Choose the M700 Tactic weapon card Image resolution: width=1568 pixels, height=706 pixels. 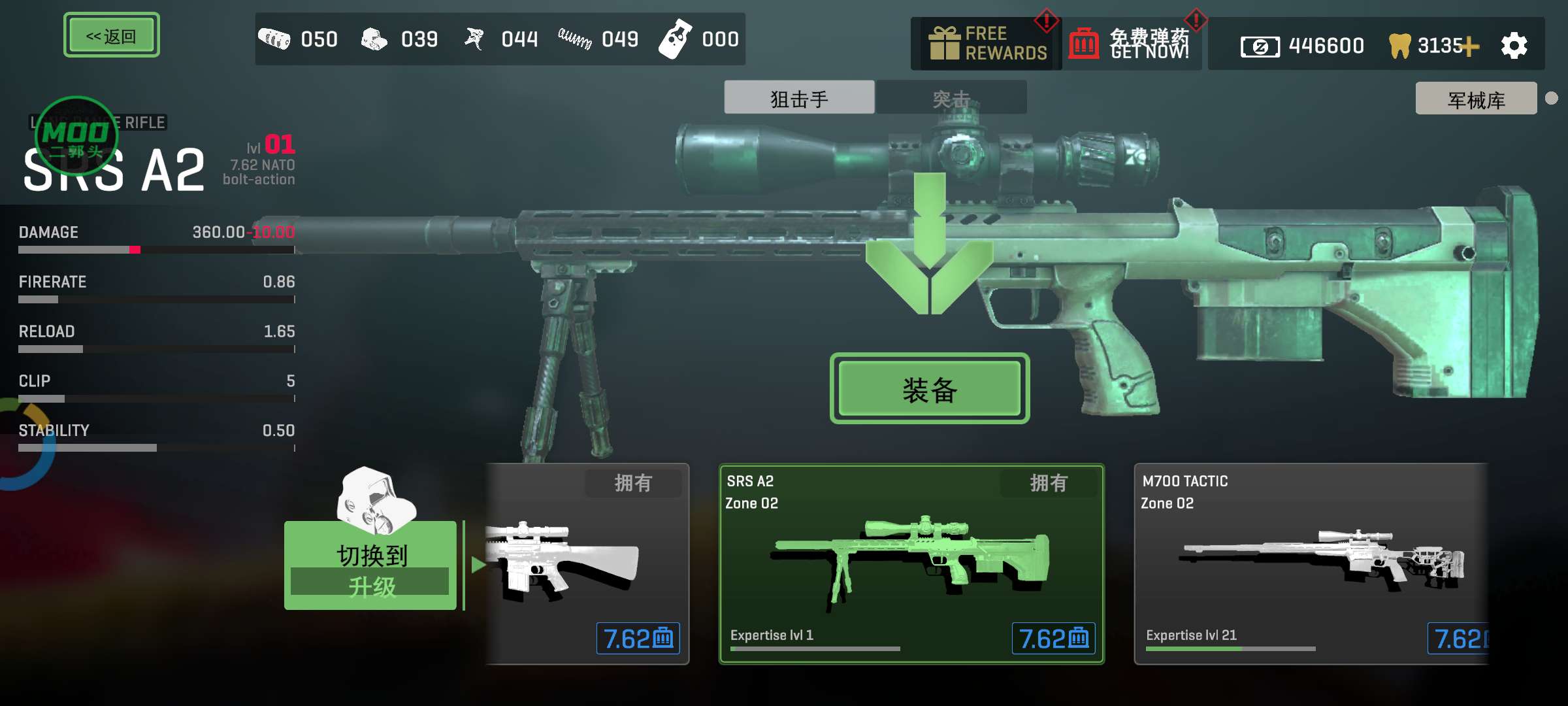[1310, 563]
